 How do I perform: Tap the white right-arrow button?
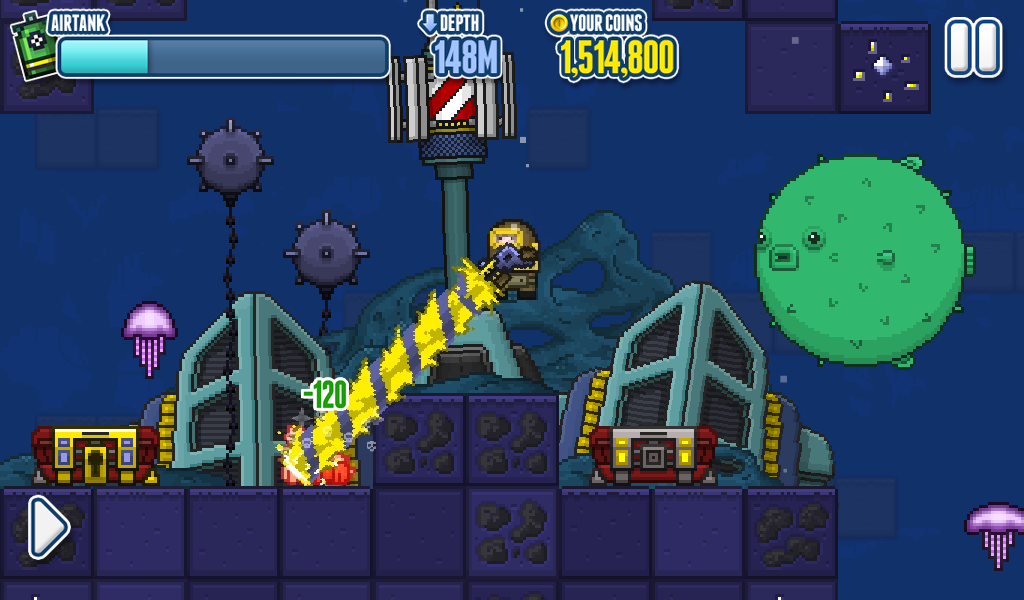(47, 527)
